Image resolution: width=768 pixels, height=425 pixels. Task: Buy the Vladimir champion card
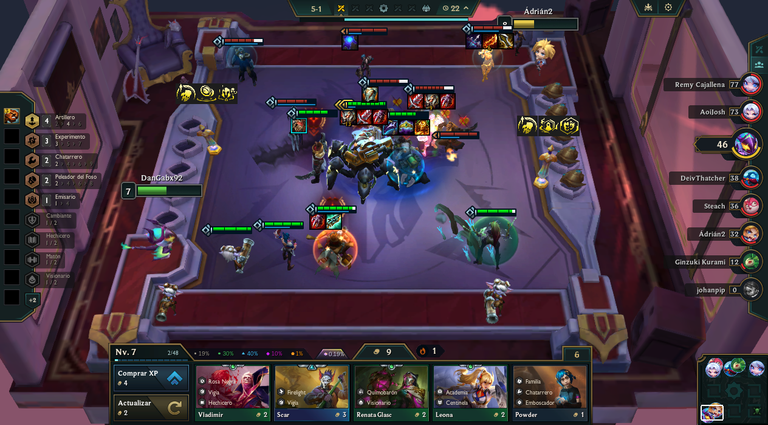233,391
